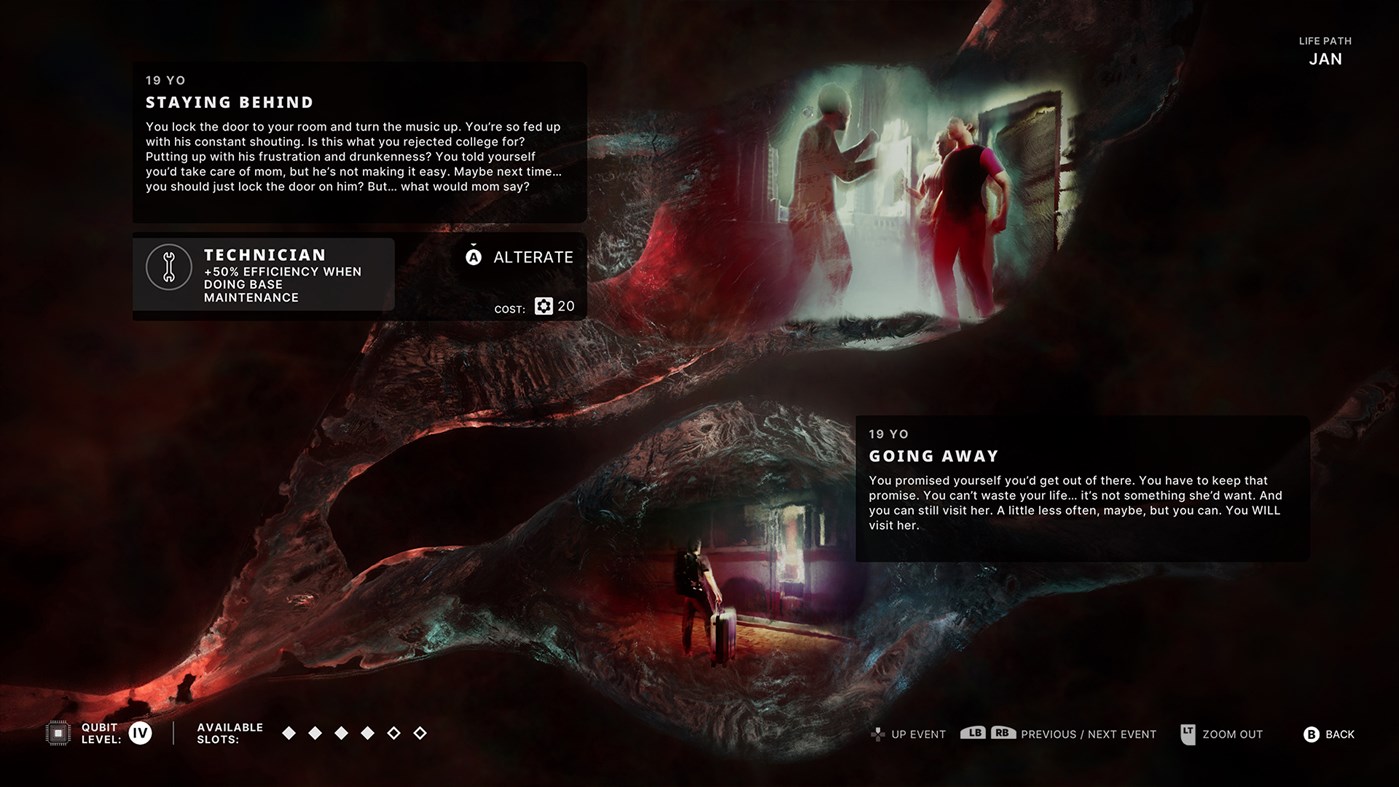Click the Qubit Level chip icon
Screen dimensions: 1399x787
coord(59,732)
